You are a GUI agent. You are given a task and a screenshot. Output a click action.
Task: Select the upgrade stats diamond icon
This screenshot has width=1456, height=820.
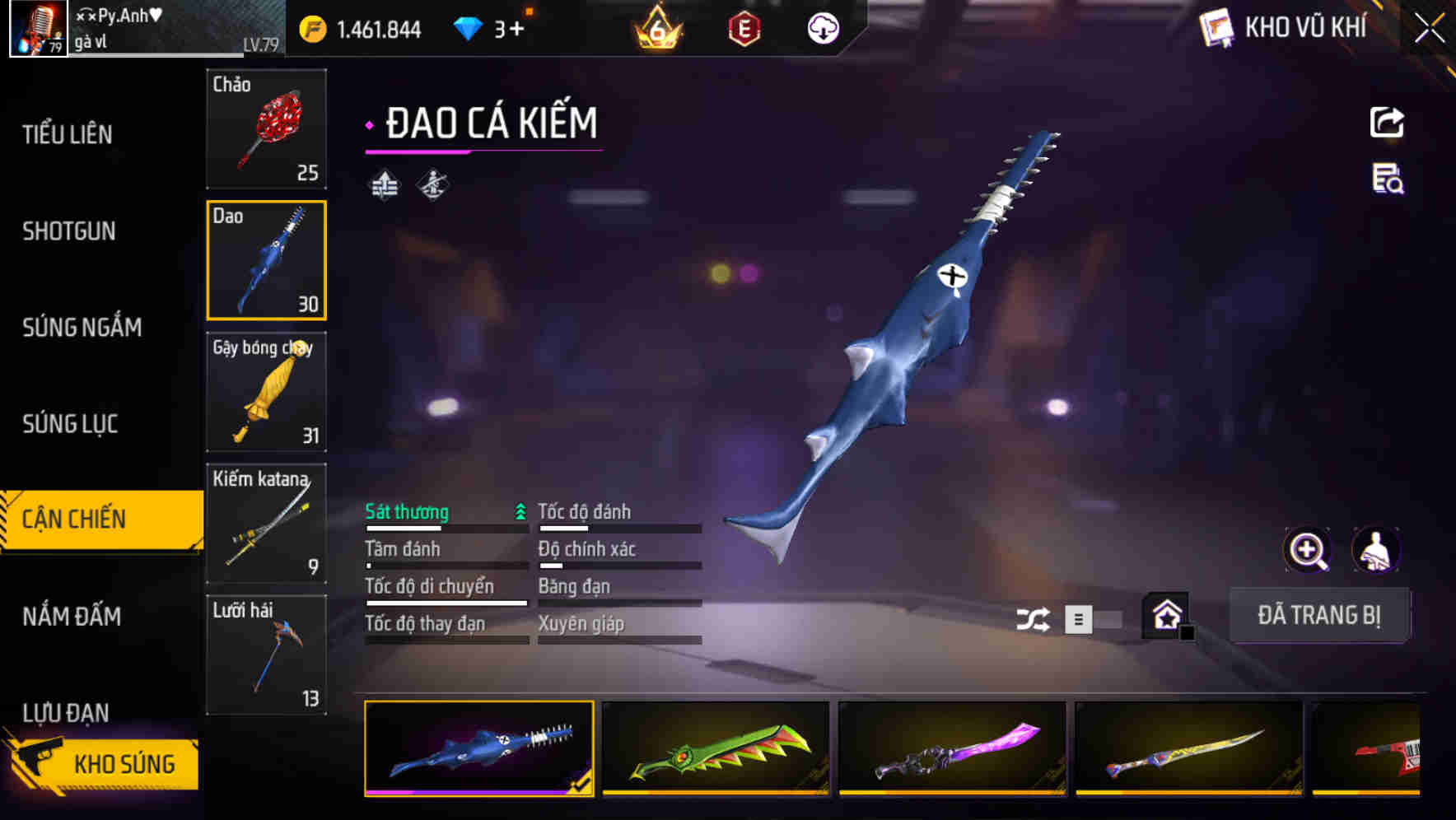pyautogui.click(x=384, y=185)
